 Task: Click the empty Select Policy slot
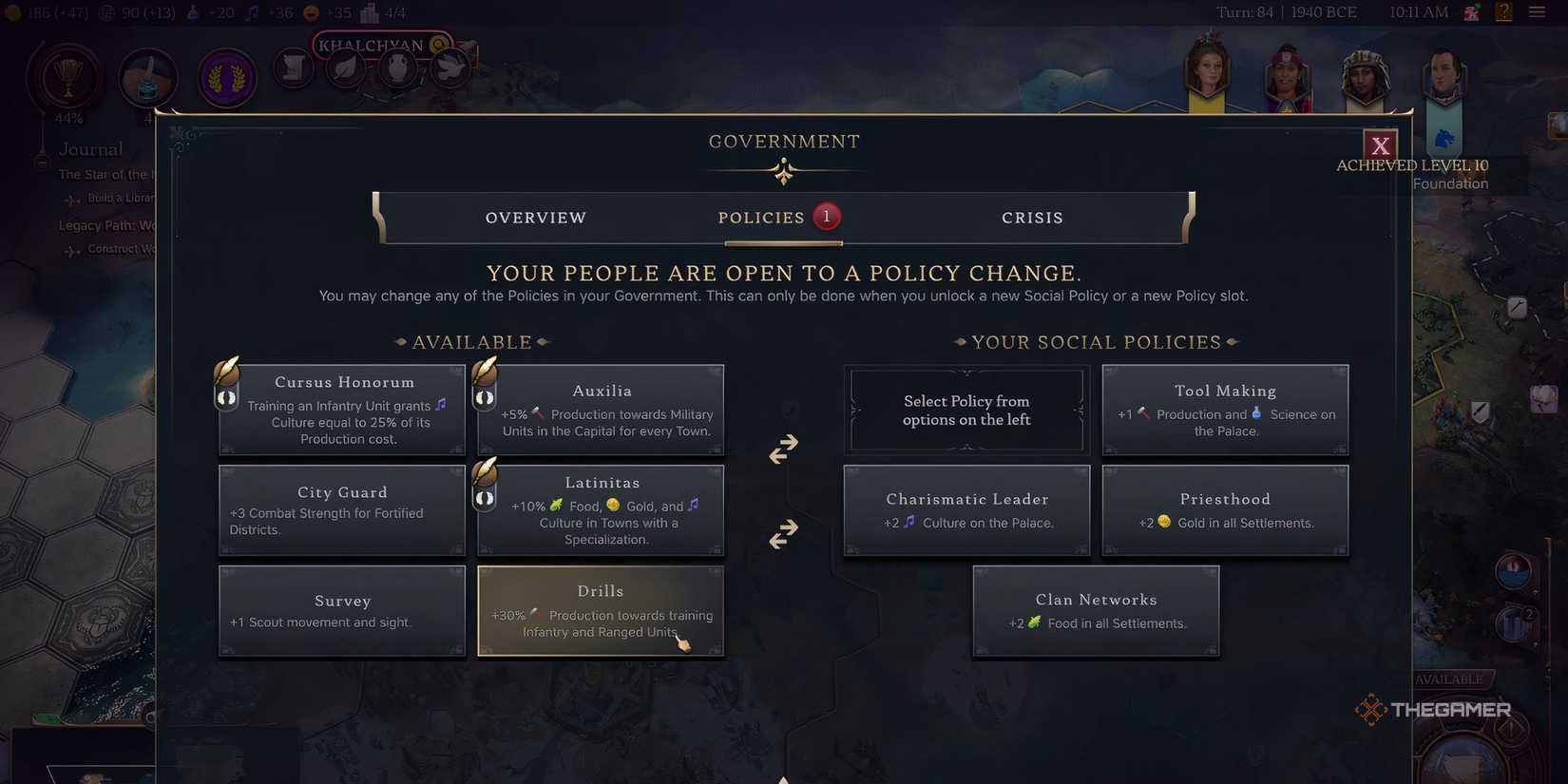[966, 410]
